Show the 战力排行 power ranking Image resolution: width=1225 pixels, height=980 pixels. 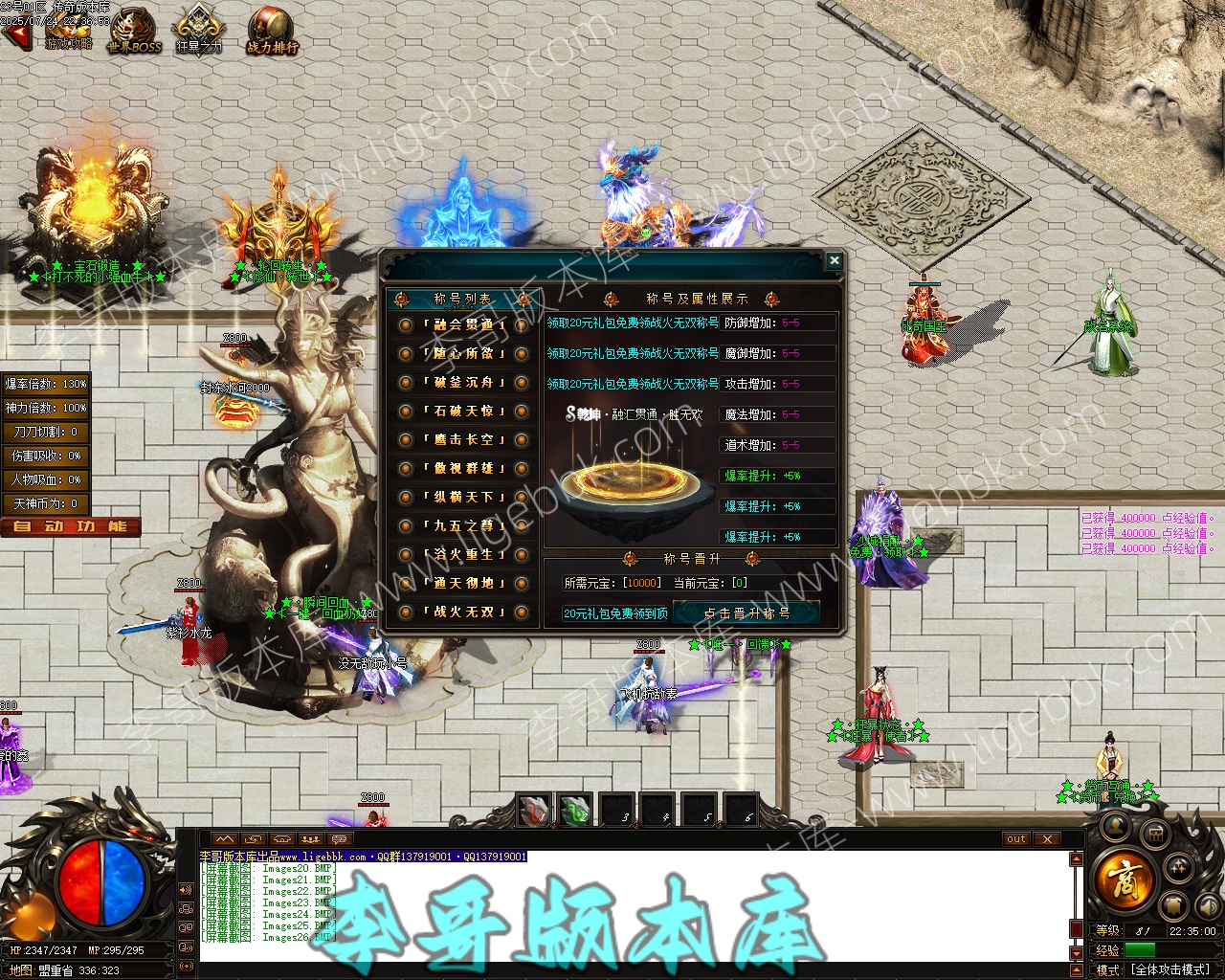coord(272,31)
